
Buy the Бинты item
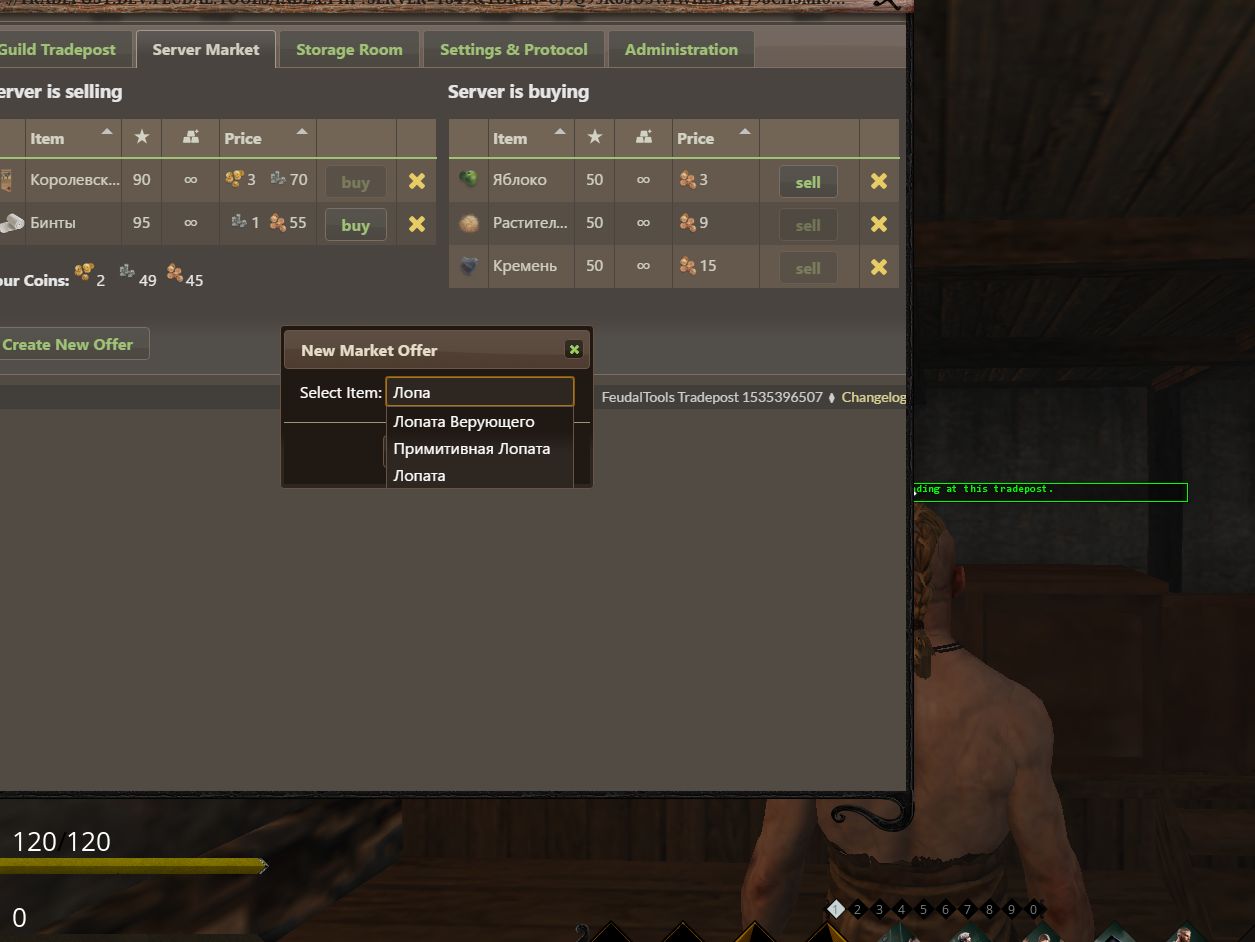(355, 225)
